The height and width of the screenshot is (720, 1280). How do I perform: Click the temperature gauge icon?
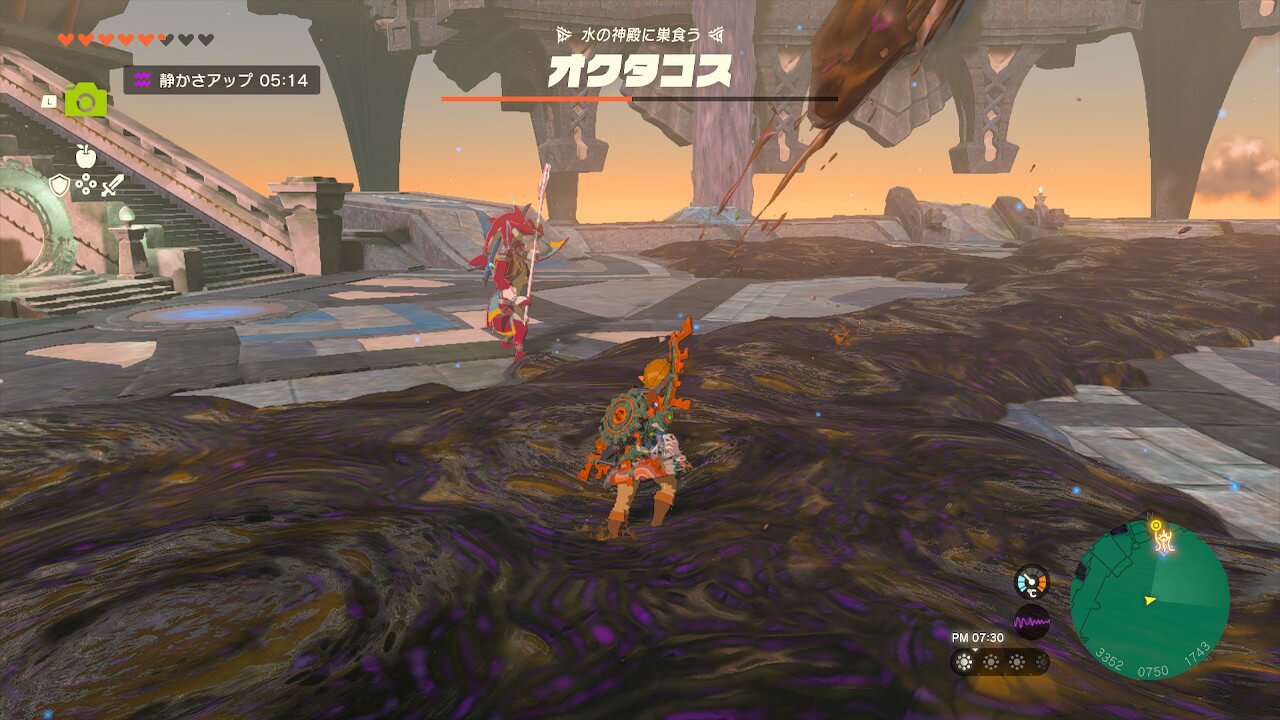tap(1031, 581)
